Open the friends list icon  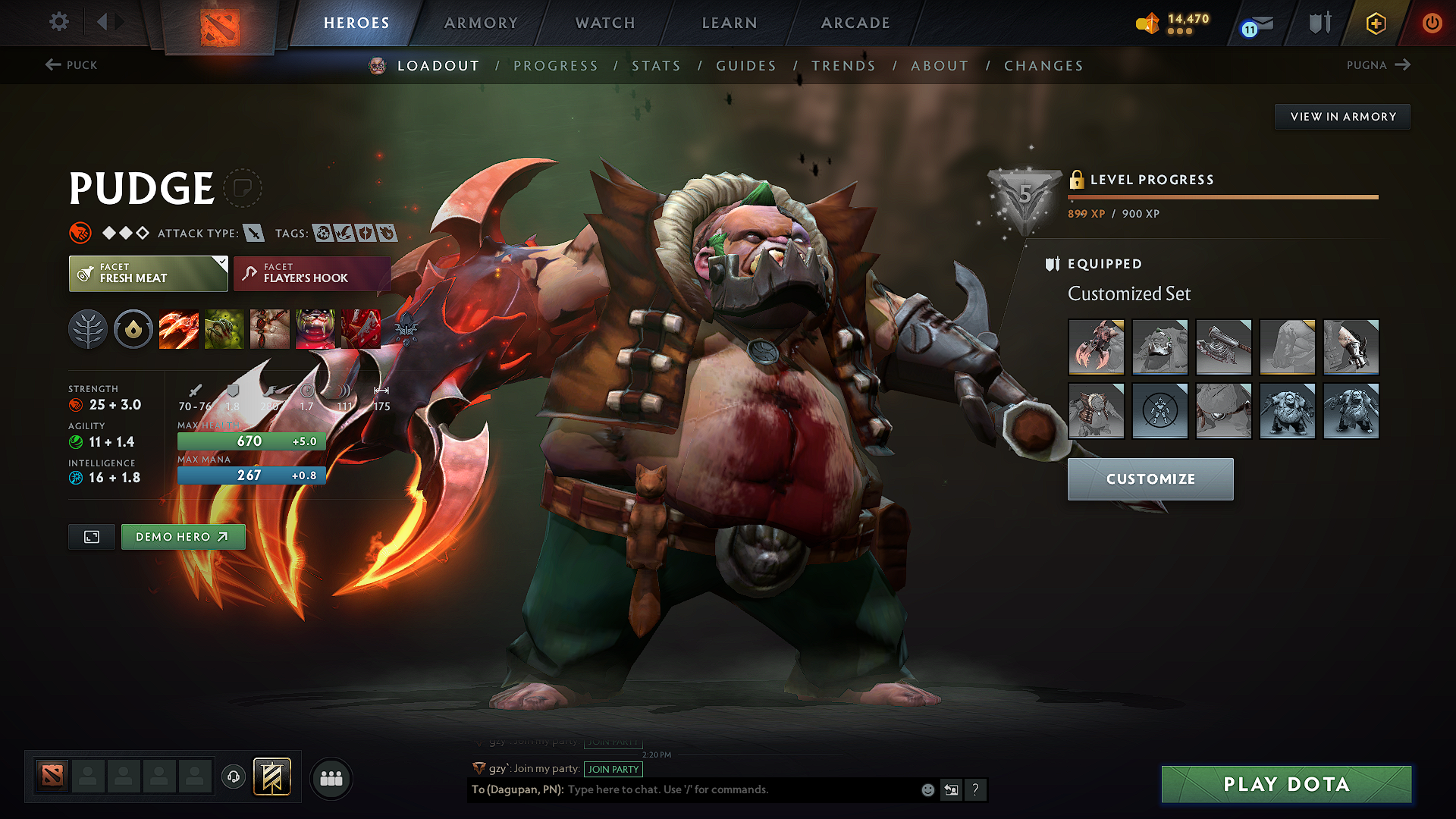point(330,777)
